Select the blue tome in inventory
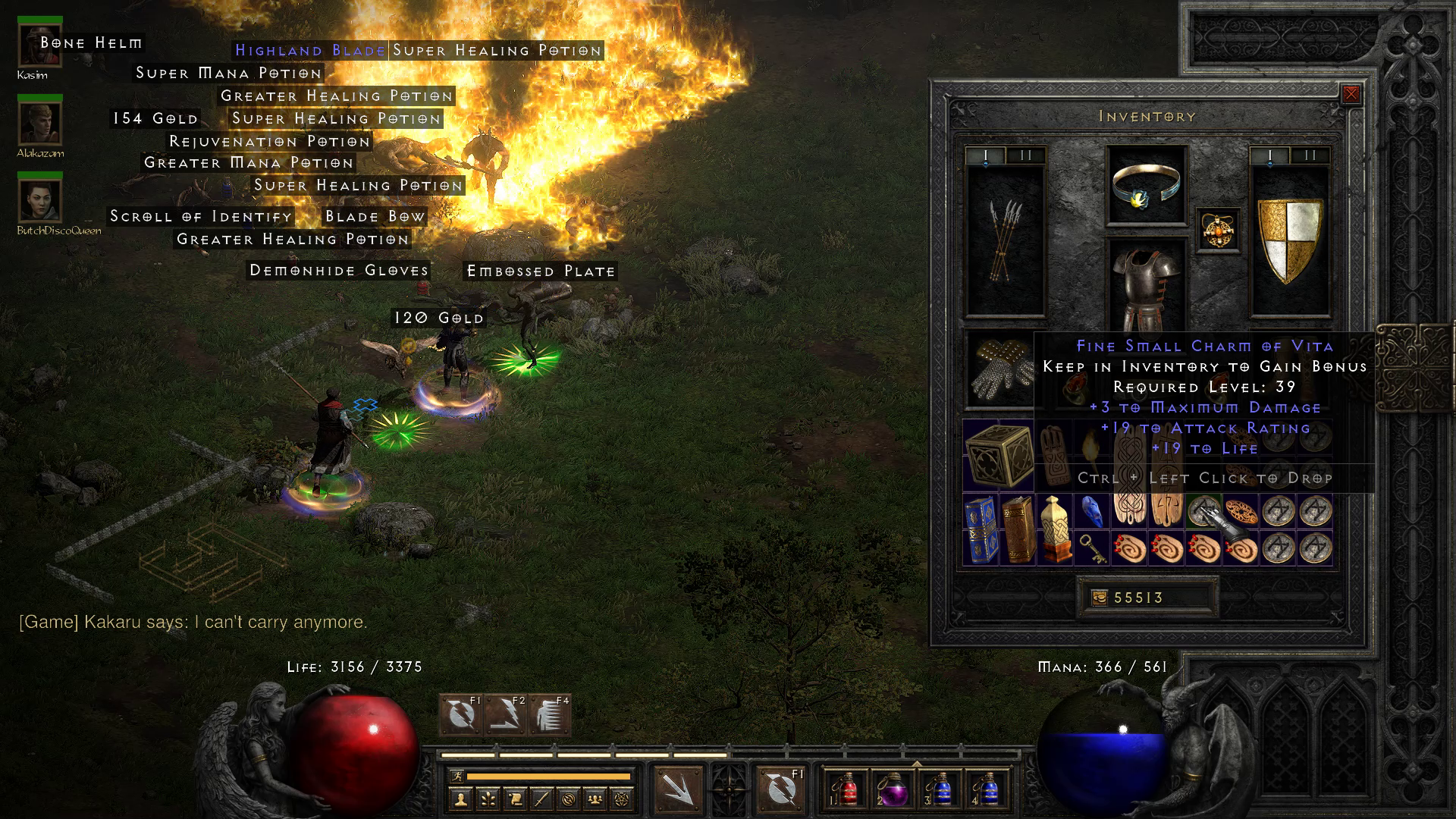Viewport: 1456px width, 819px height. tap(981, 529)
